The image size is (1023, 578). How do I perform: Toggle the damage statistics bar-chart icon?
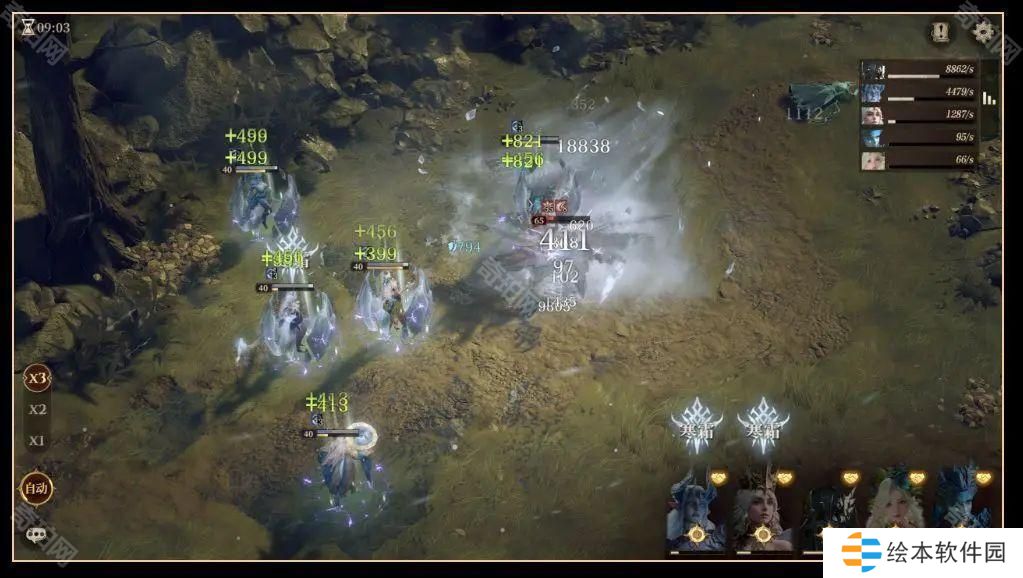coord(989,98)
